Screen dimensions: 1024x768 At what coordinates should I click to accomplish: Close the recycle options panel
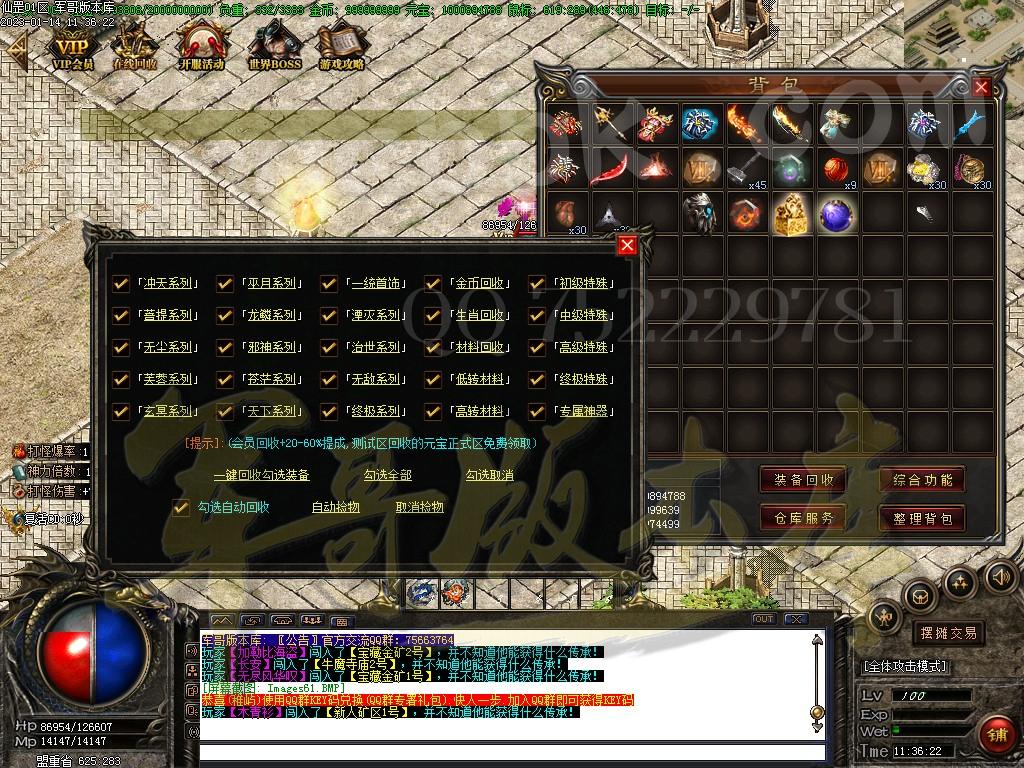pos(627,245)
